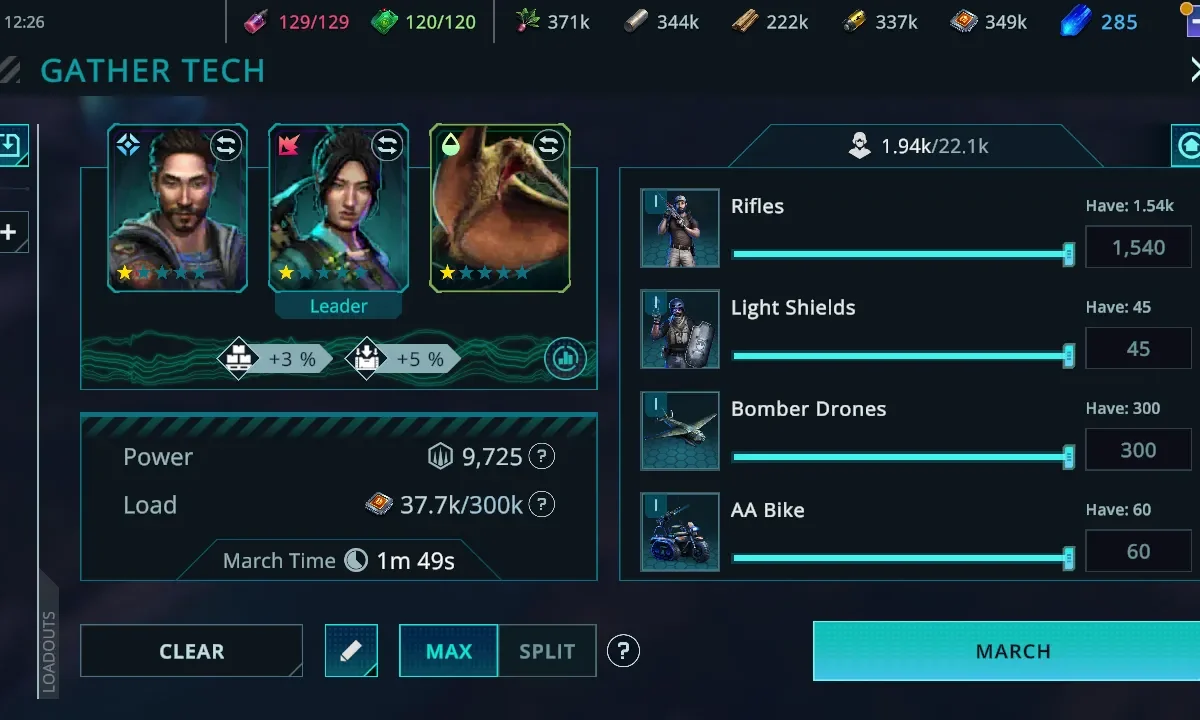Clear the selected troops

pyautogui.click(x=191, y=651)
